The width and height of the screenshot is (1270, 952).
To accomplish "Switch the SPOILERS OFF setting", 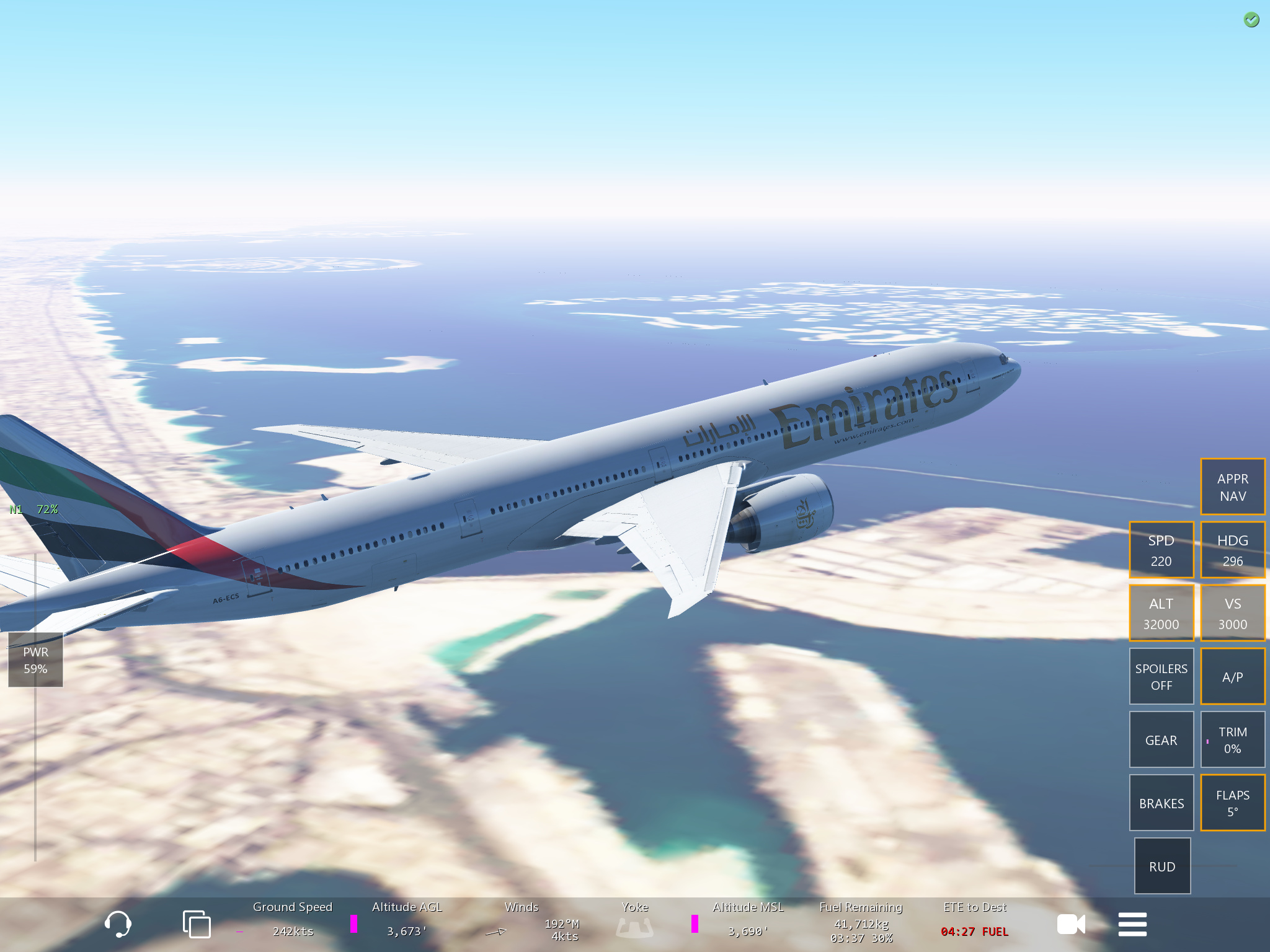I will 1161,677.
